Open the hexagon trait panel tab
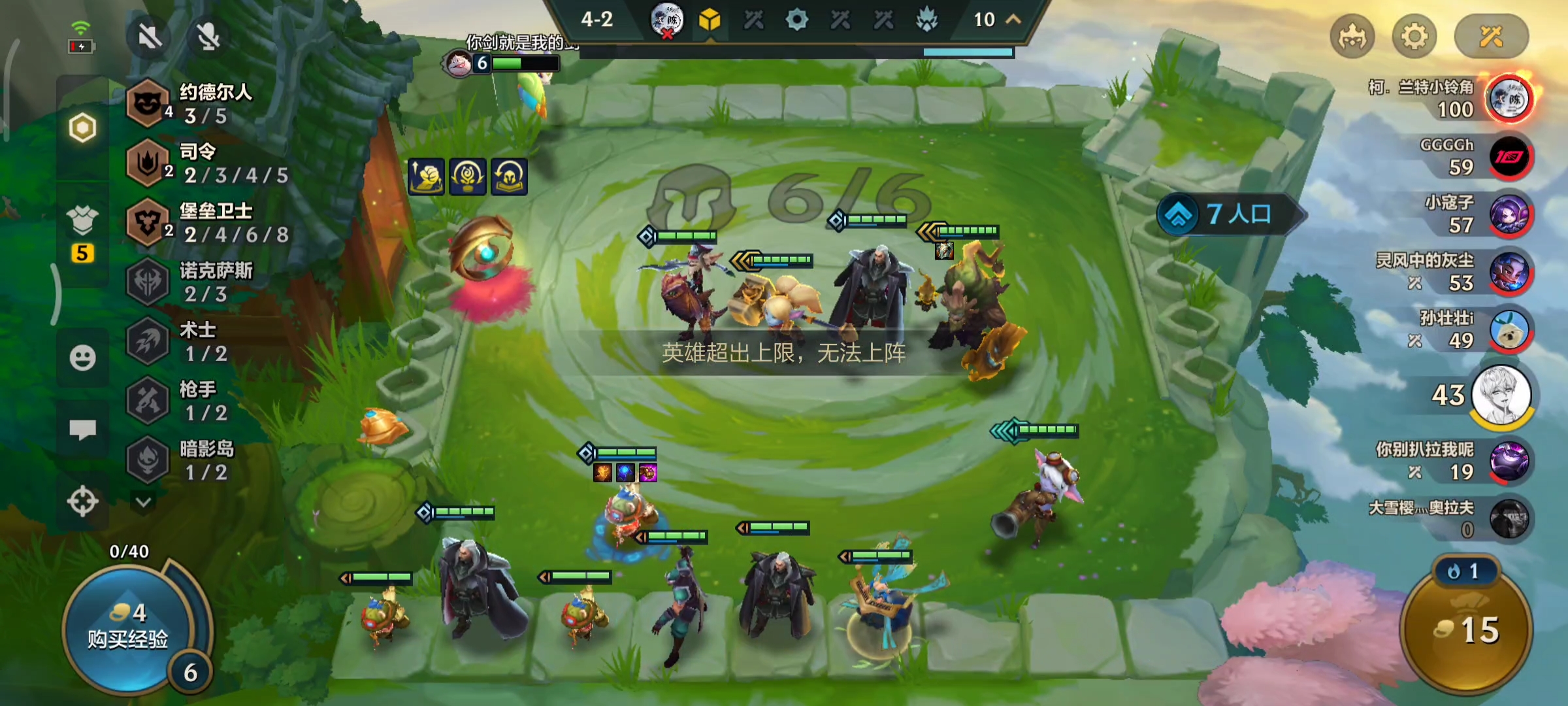Viewport: 1568px width, 706px height. click(82, 127)
